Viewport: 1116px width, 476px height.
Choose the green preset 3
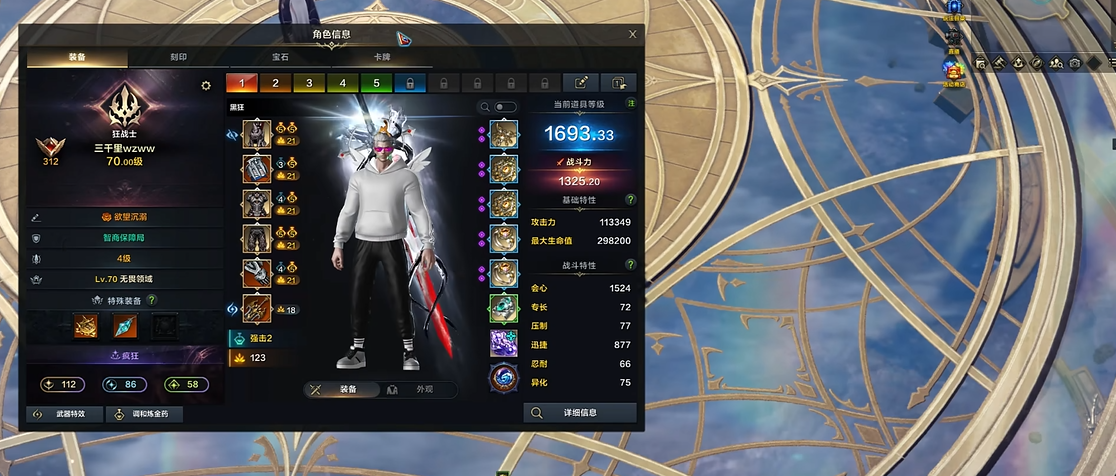pyautogui.click(x=309, y=83)
